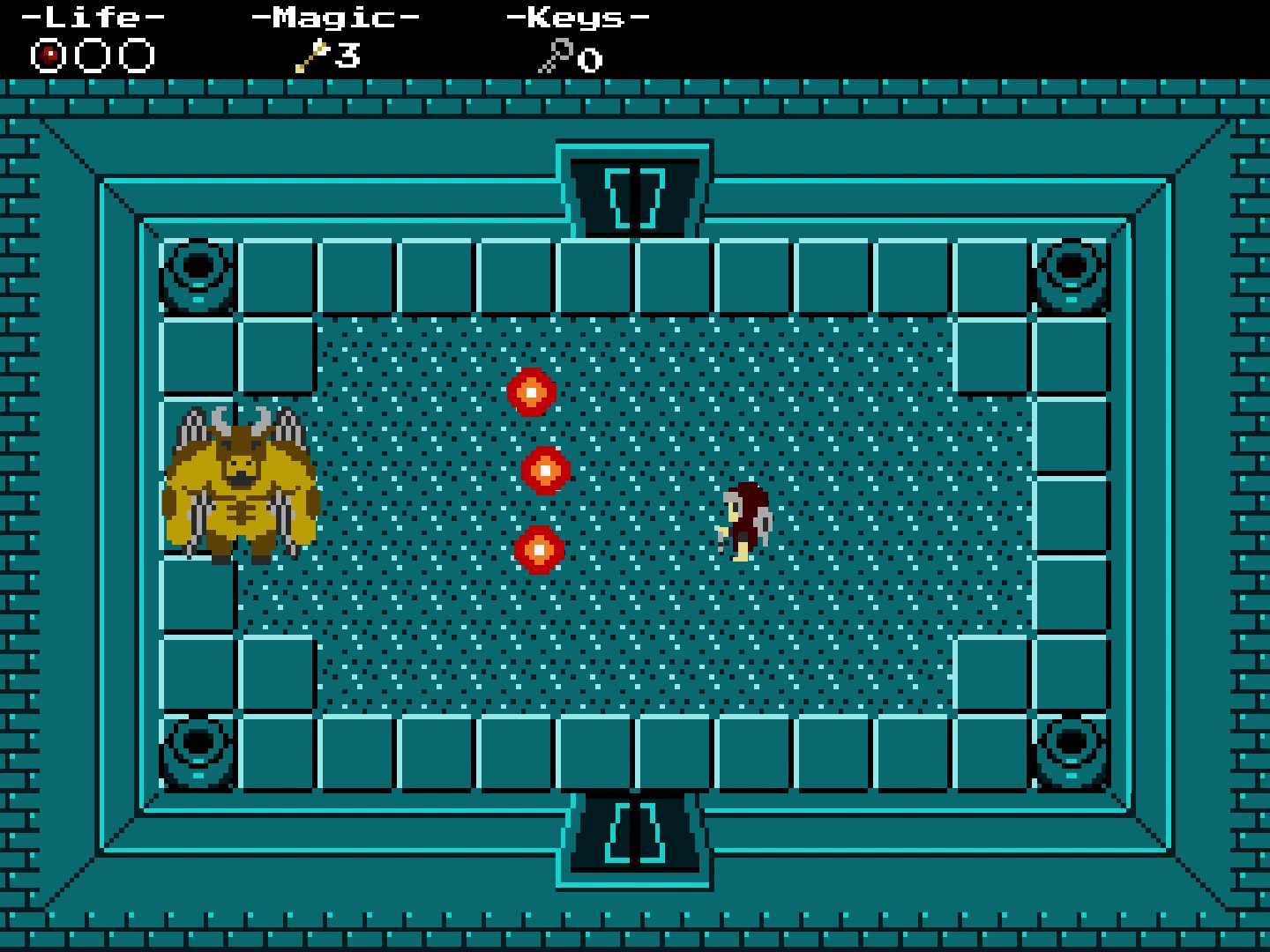Select the key icon in the HUD
The image size is (1270, 952).
[x=555, y=57]
